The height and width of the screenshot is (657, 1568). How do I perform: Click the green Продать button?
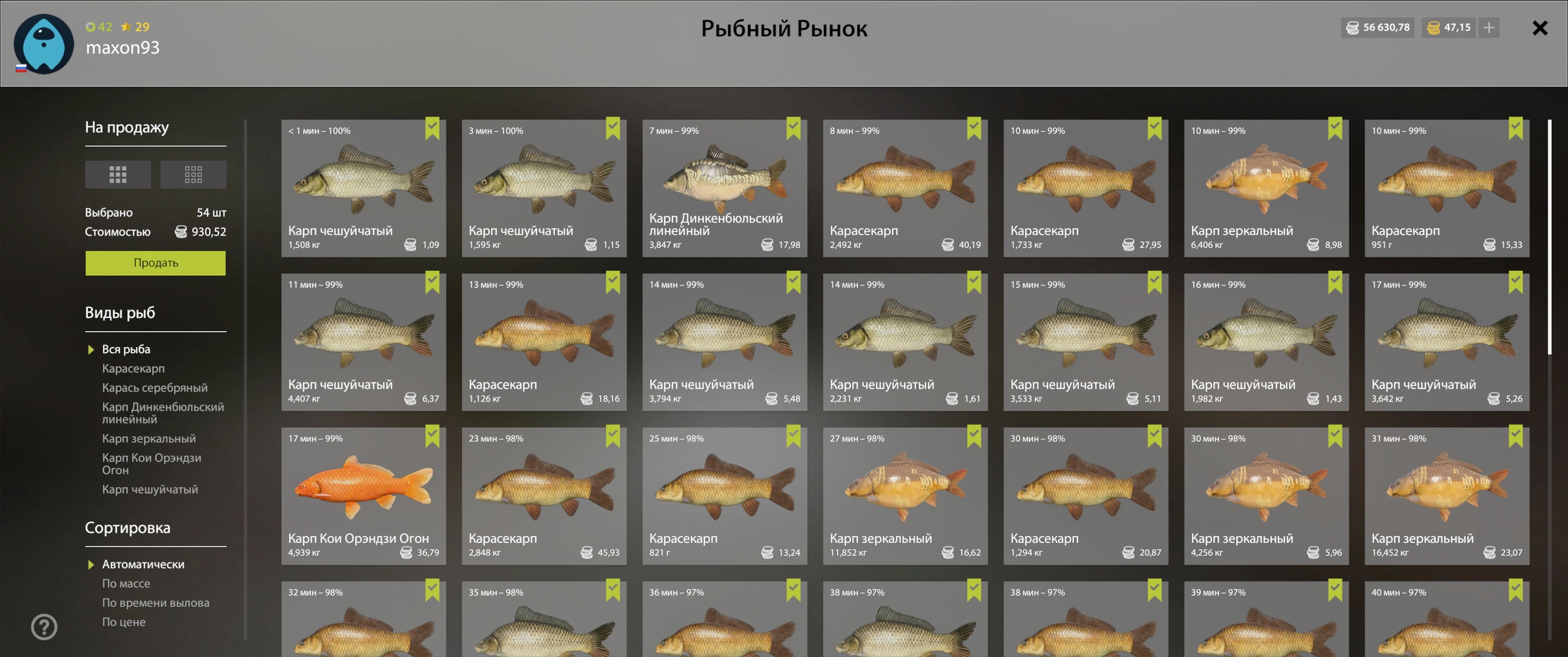click(156, 263)
